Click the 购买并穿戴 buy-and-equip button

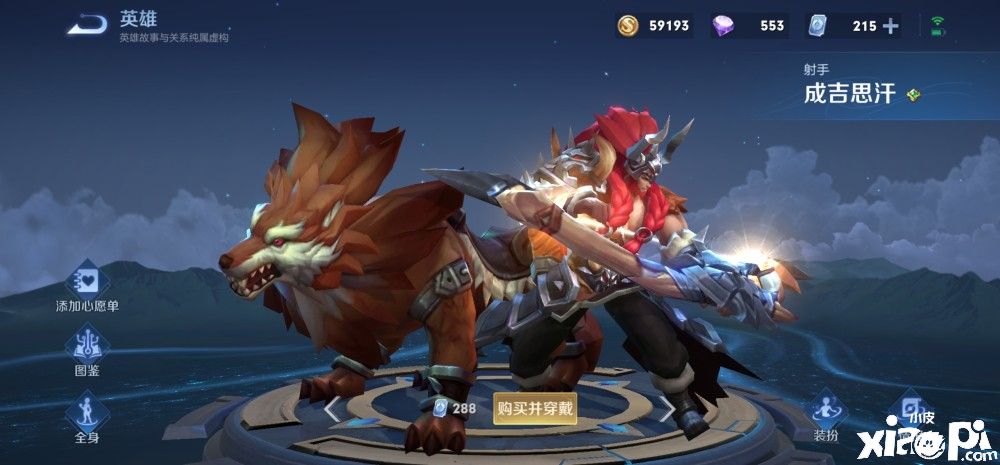tap(535, 408)
